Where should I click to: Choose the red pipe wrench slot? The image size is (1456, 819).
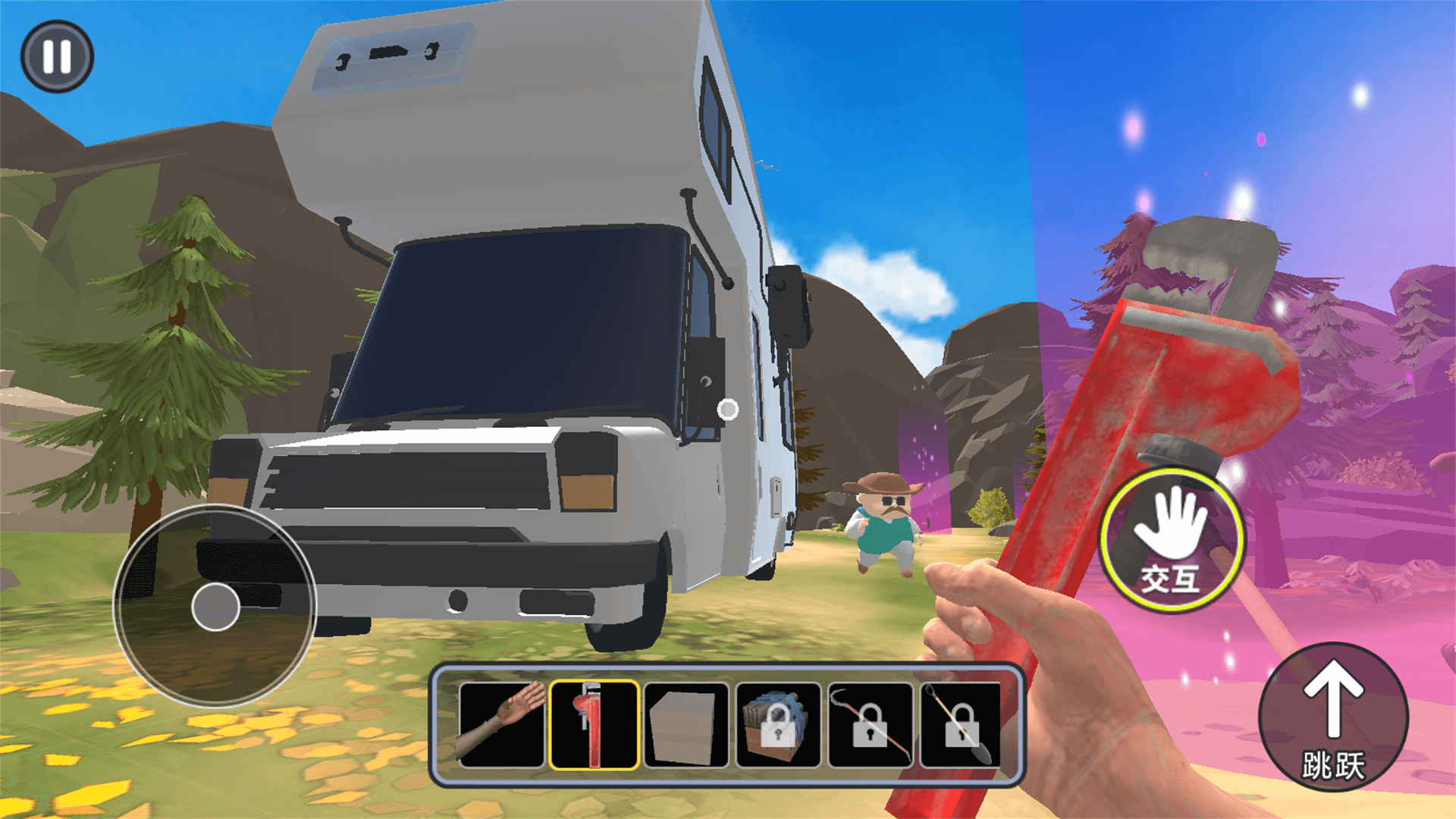[594, 725]
